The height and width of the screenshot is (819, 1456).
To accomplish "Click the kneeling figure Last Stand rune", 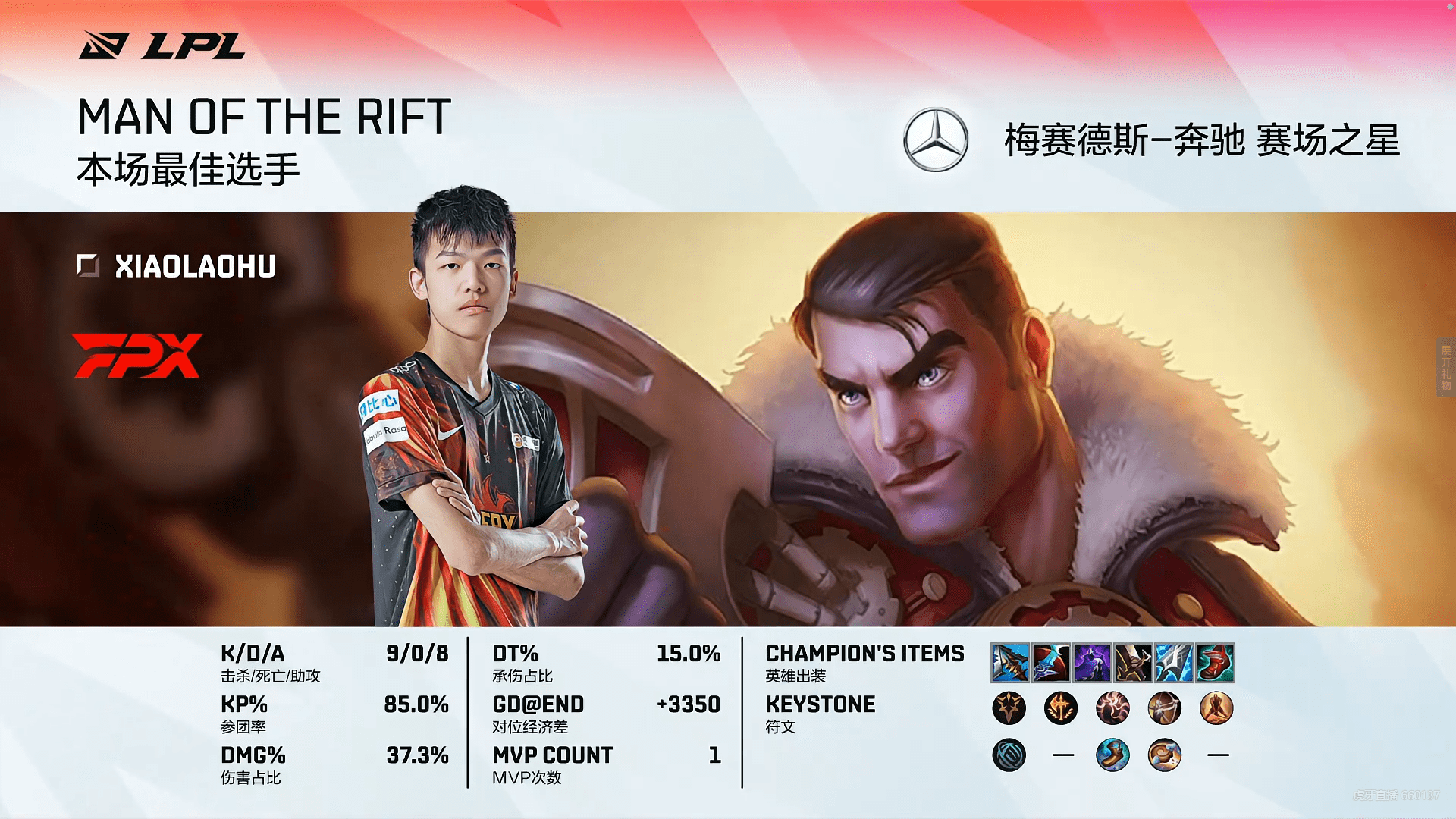I will 1216,708.
